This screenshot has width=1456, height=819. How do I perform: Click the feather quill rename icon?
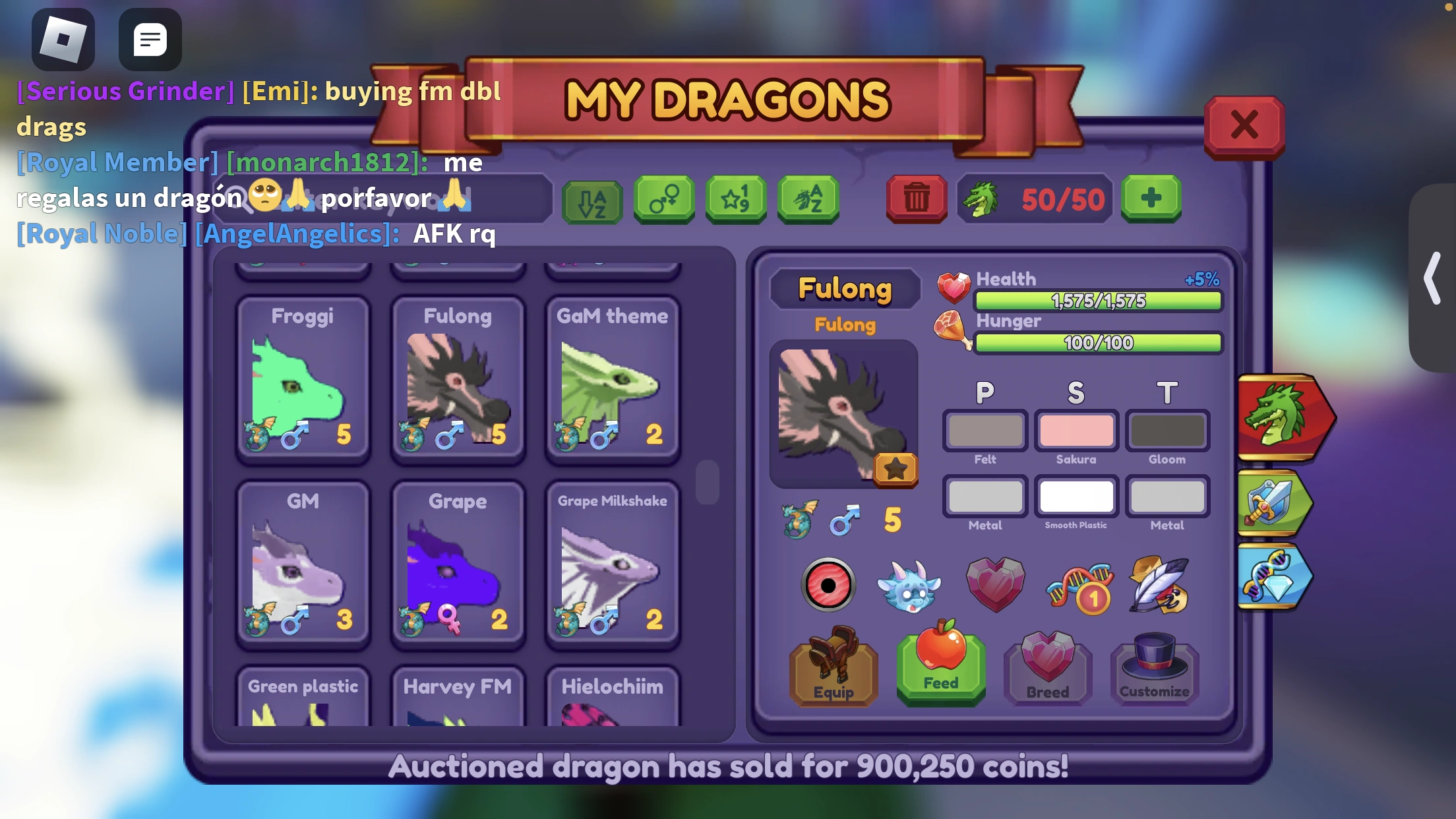[x=1163, y=585]
